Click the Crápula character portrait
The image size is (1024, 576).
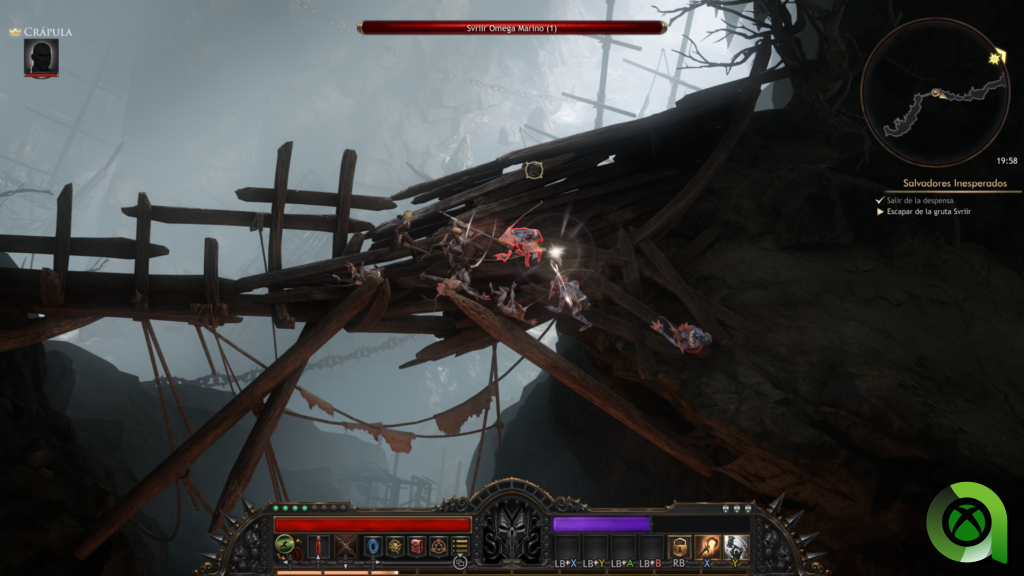pyautogui.click(x=41, y=56)
